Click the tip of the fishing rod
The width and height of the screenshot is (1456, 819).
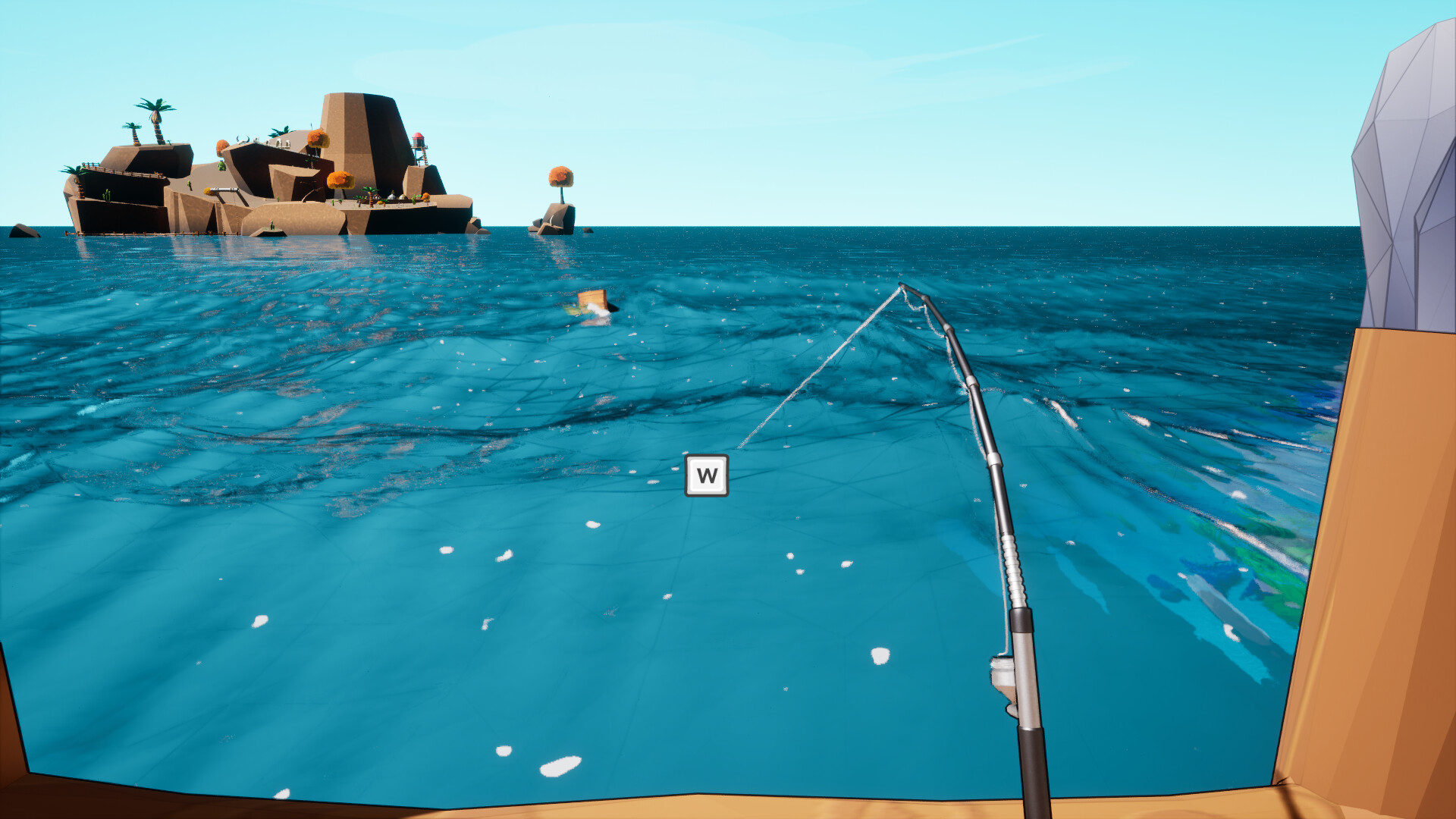899,284
